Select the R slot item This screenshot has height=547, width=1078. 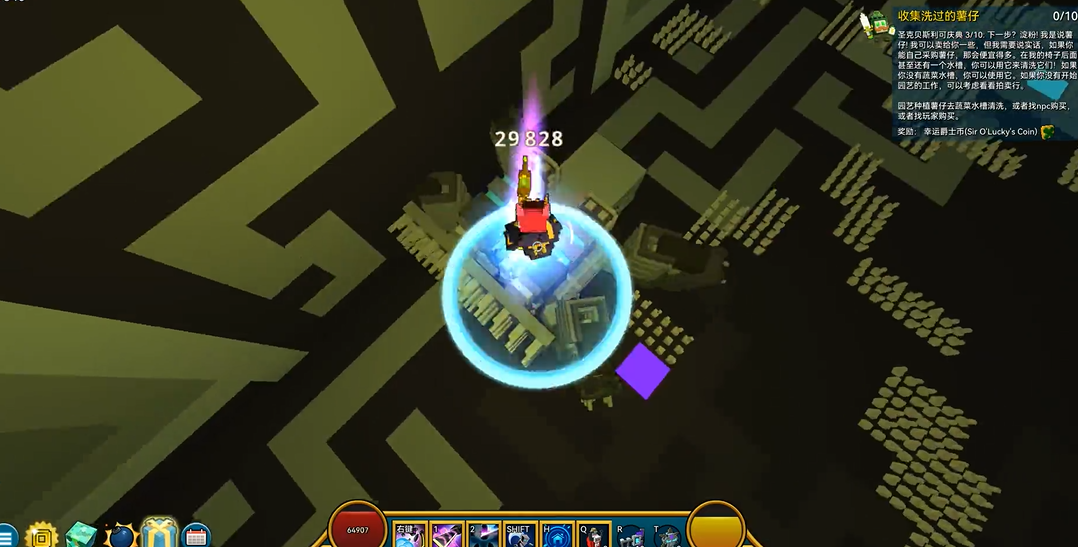tap(630, 536)
